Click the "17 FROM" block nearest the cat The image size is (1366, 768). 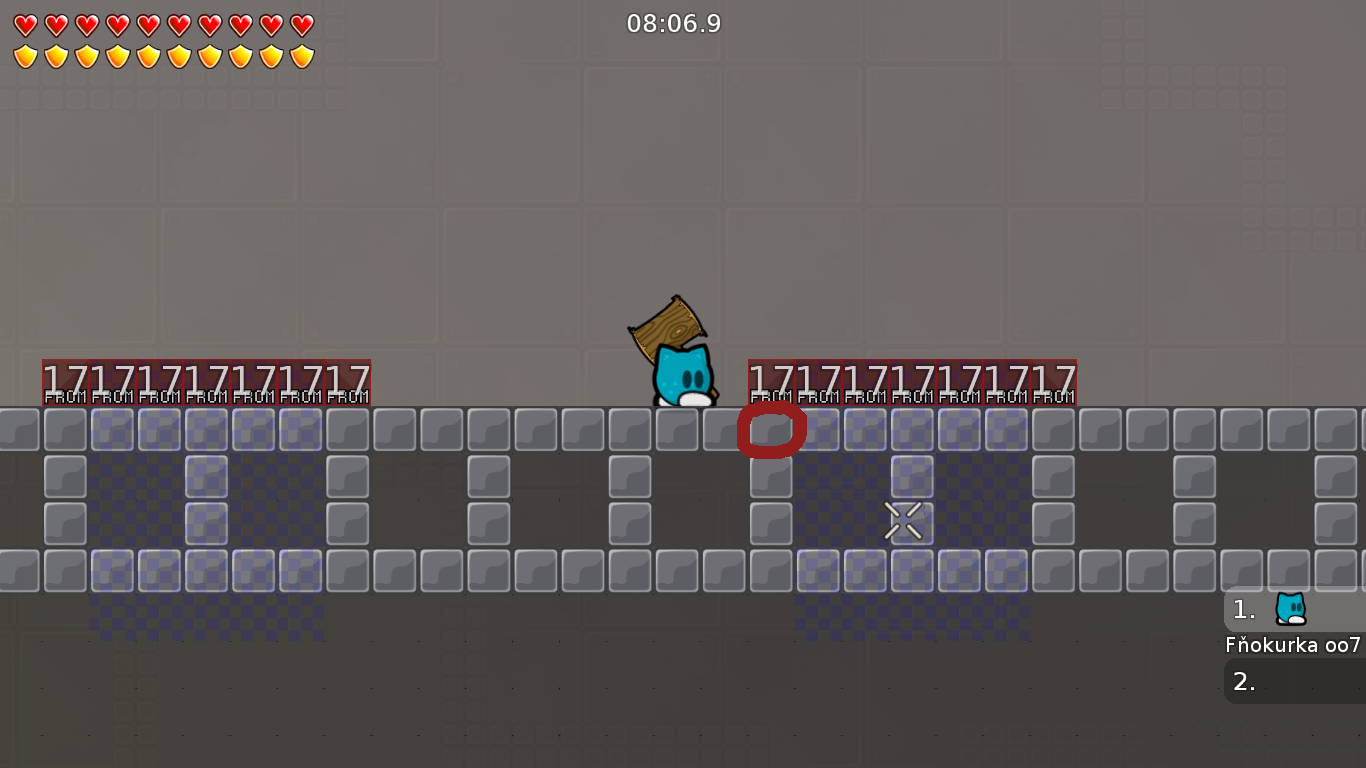pos(770,380)
